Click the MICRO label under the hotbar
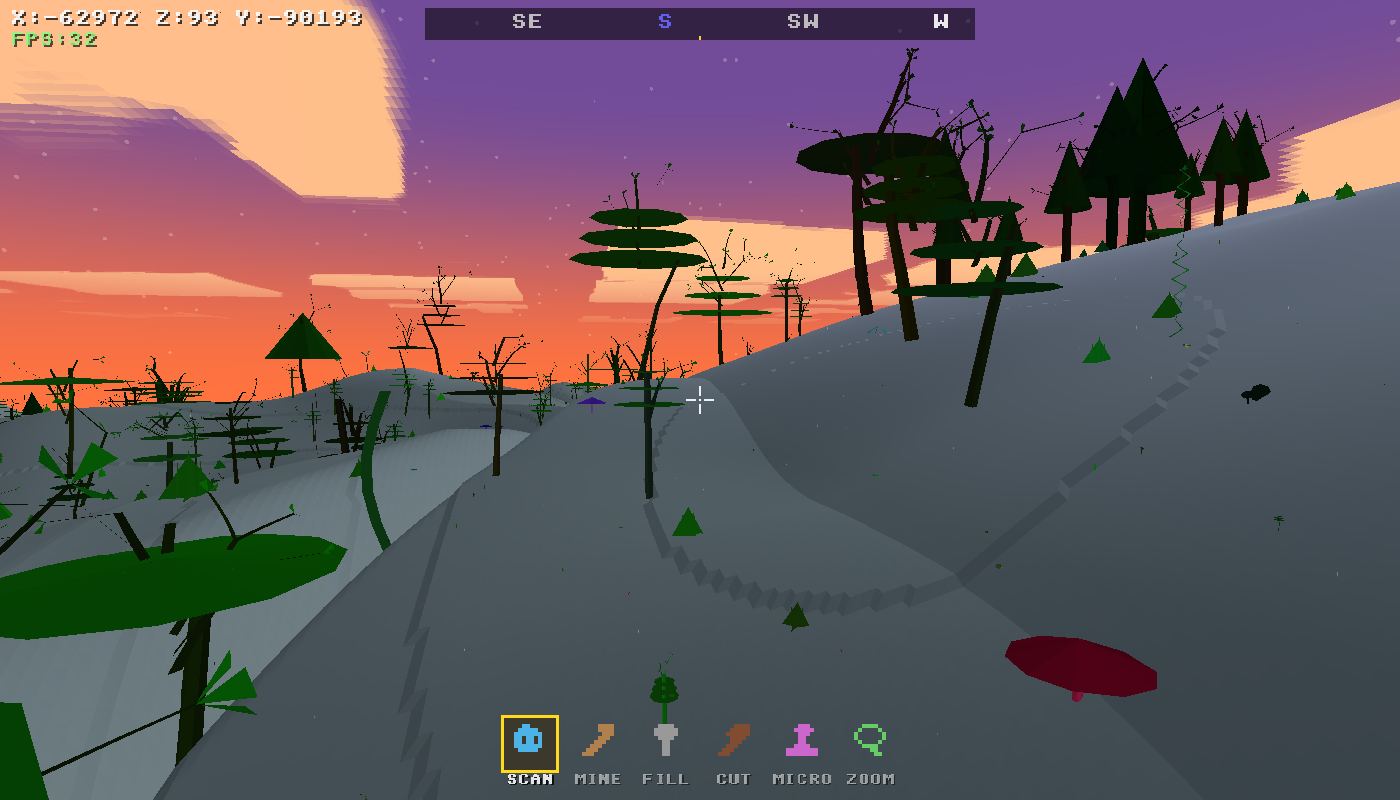 800,777
